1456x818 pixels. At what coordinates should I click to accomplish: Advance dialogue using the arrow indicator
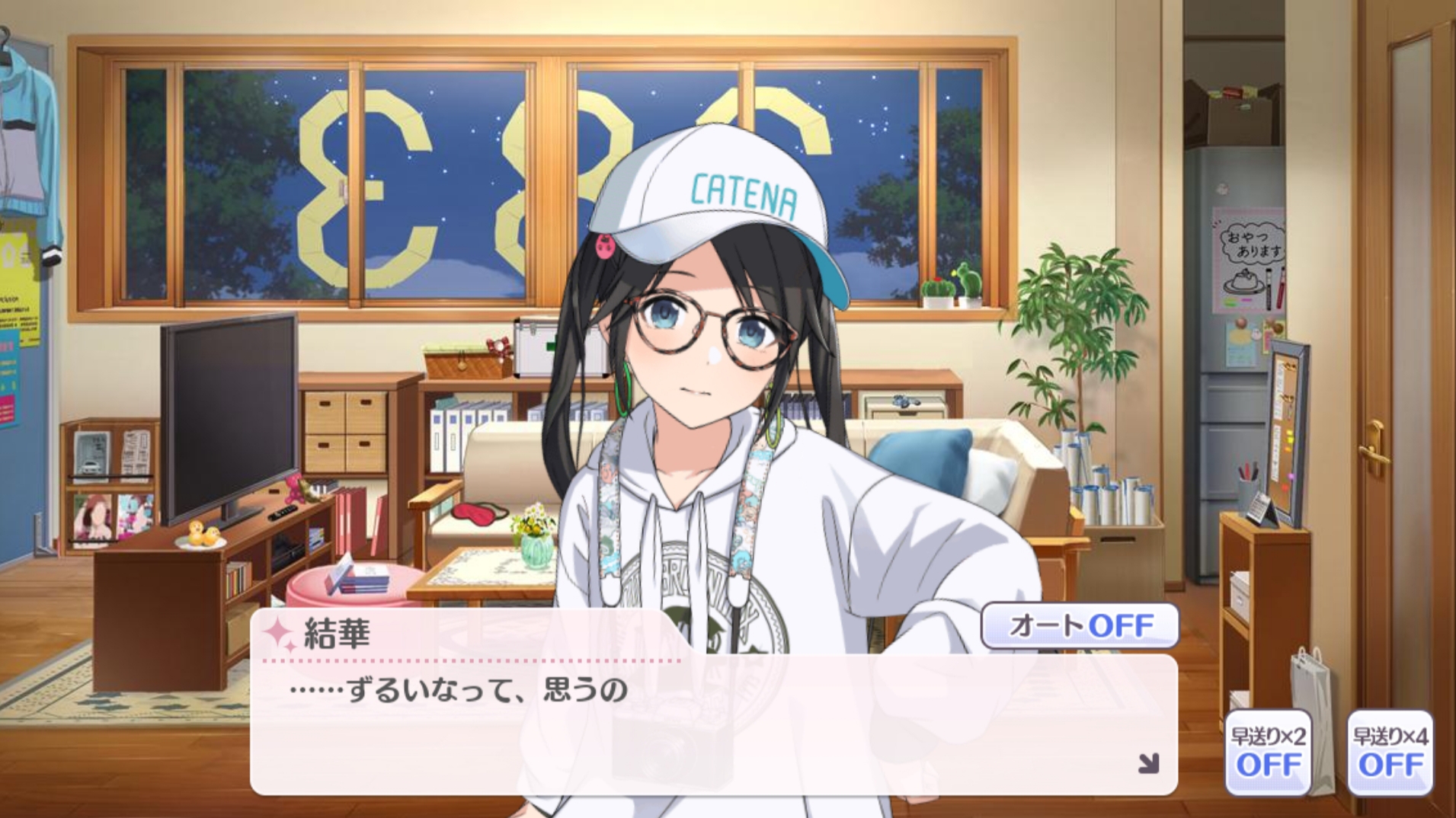pyautogui.click(x=1148, y=763)
